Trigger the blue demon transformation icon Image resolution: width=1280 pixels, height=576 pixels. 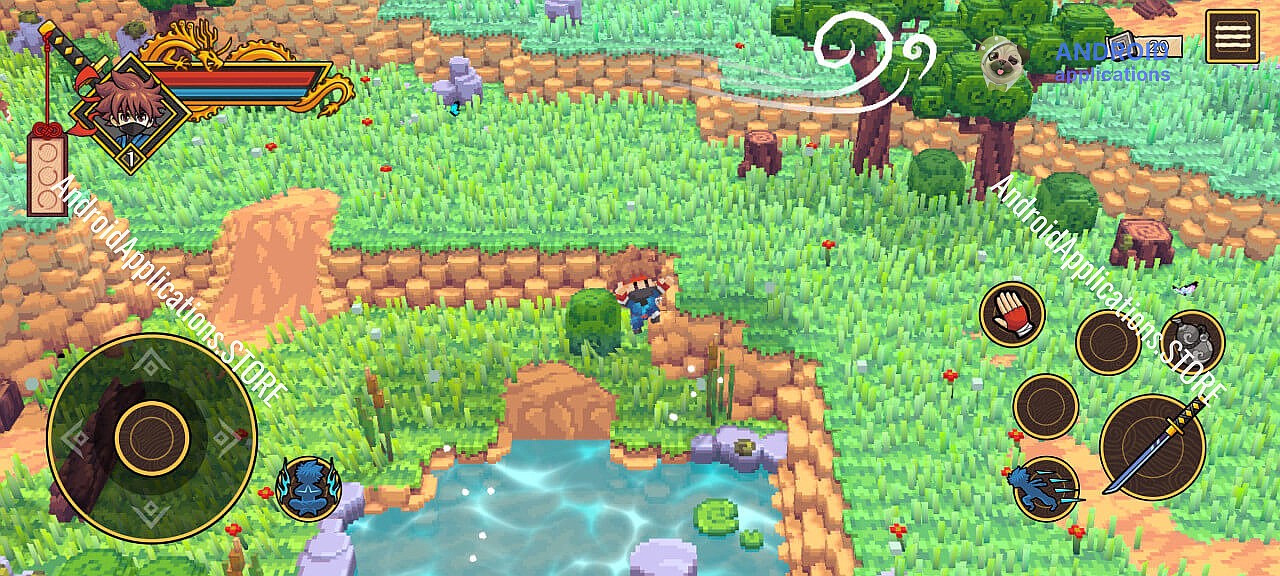(308, 489)
